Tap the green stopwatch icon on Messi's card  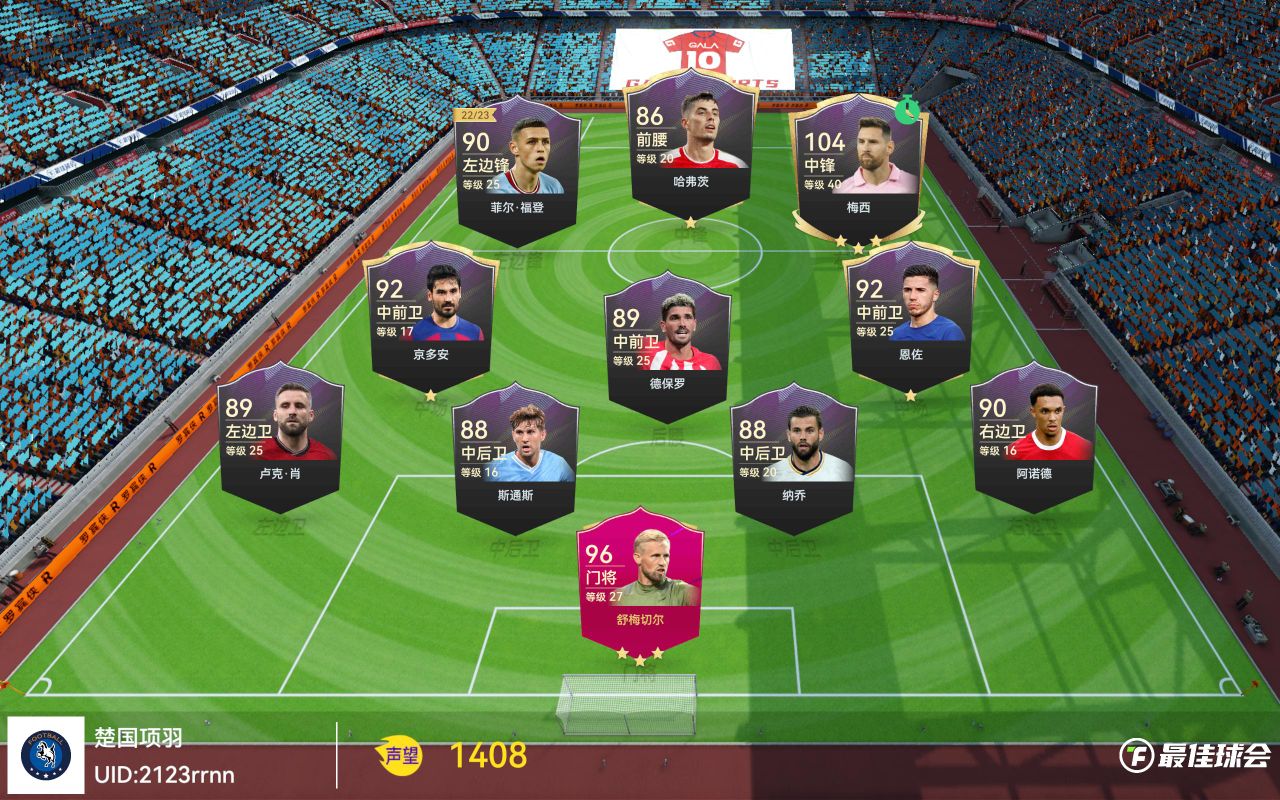907,109
